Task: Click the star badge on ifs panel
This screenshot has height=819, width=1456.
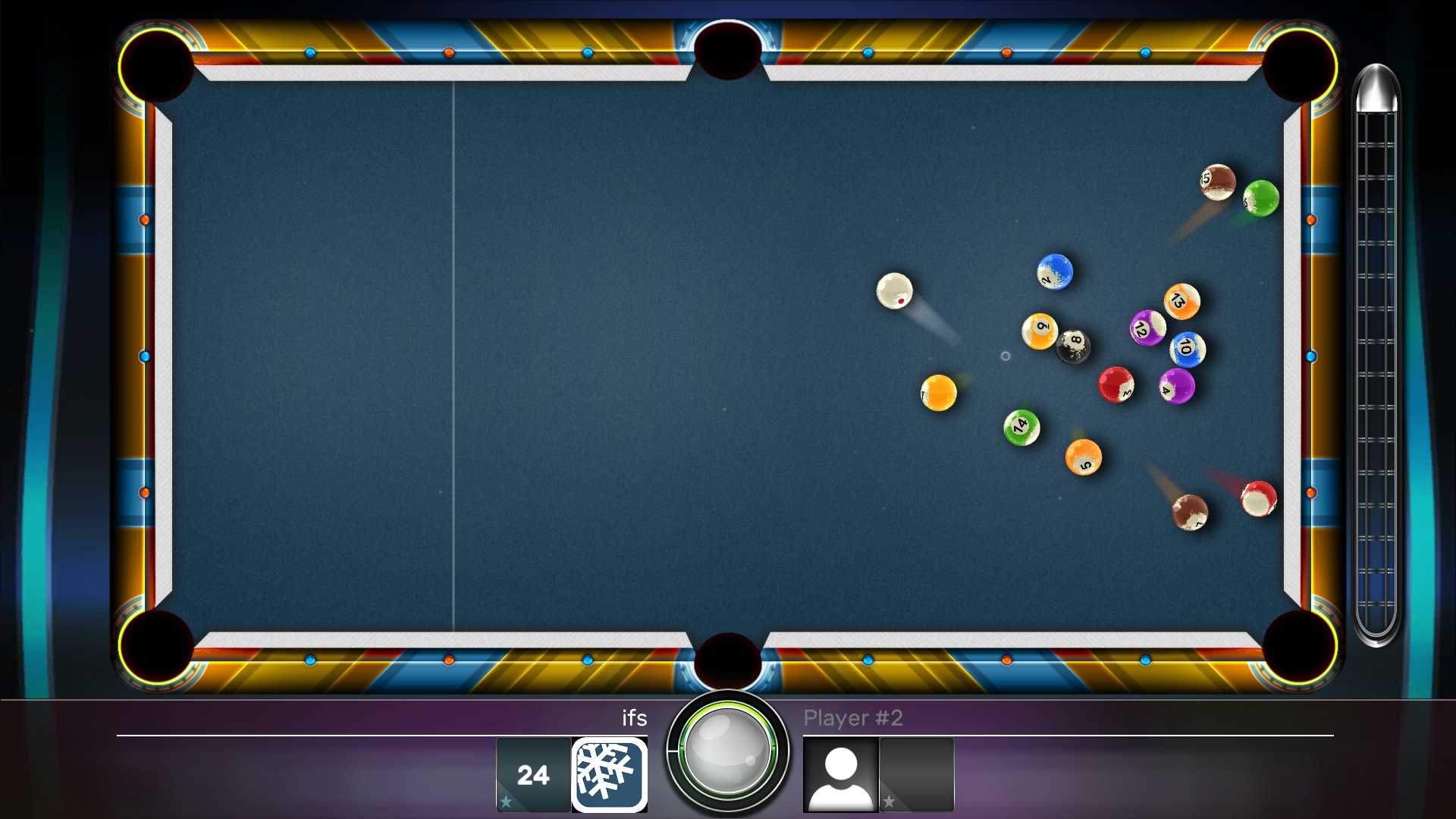Action: click(x=505, y=799)
